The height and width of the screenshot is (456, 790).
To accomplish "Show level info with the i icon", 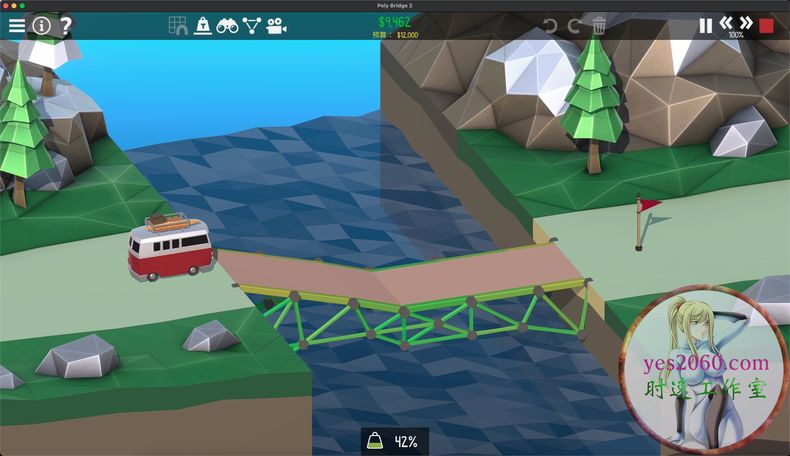I will (41, 25).
